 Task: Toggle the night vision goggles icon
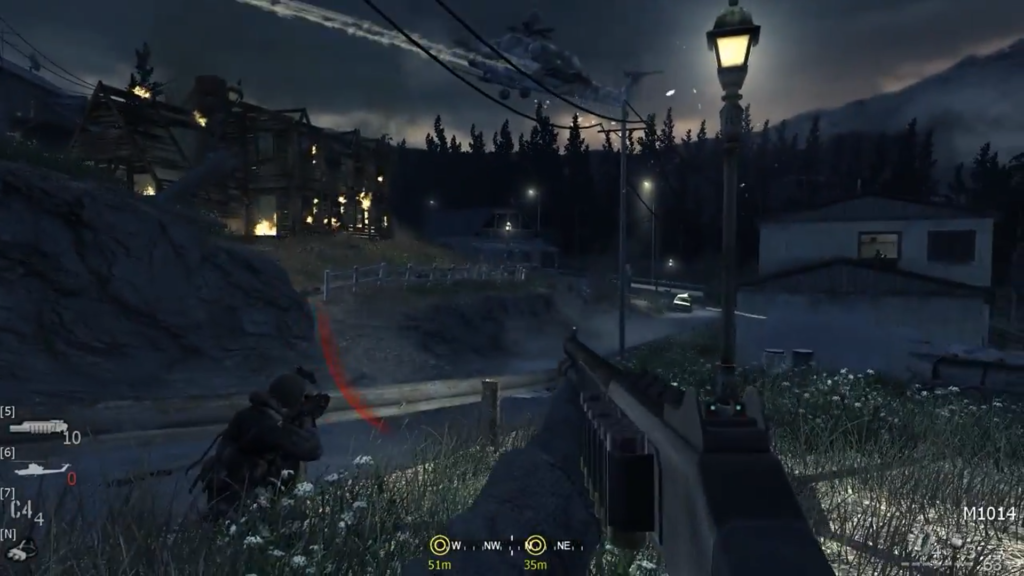pyautogui.click(x=21, y=549)
